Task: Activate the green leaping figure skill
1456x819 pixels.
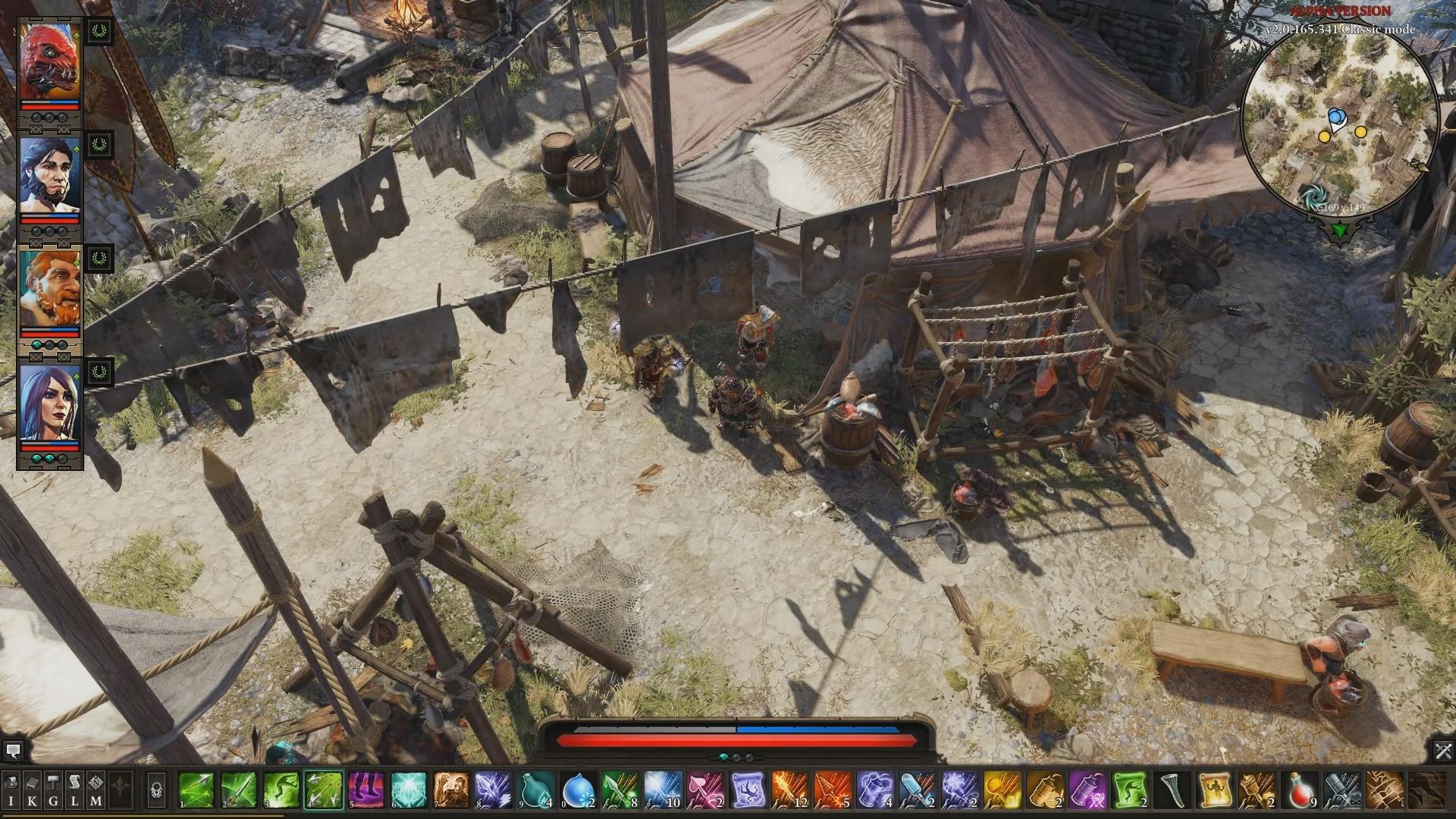Action: click(282, 790)
